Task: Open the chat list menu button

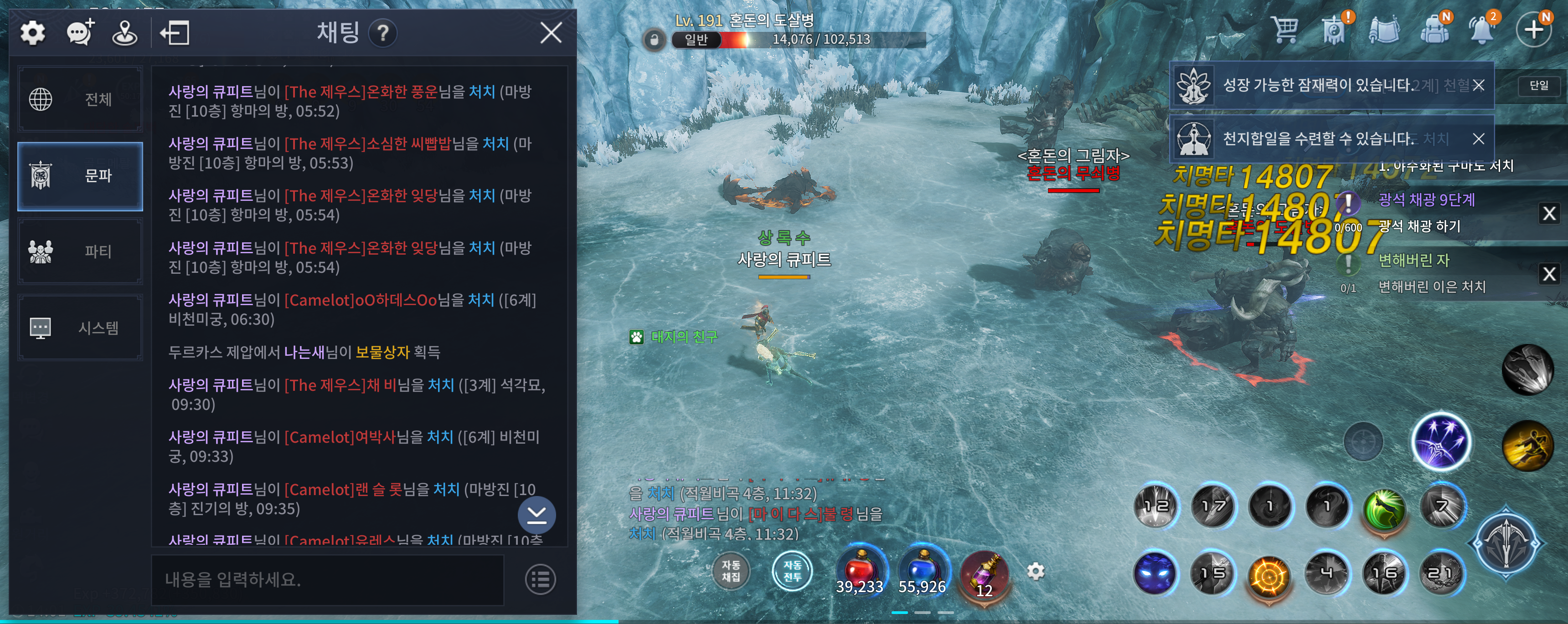Action: tap(540, 580)
